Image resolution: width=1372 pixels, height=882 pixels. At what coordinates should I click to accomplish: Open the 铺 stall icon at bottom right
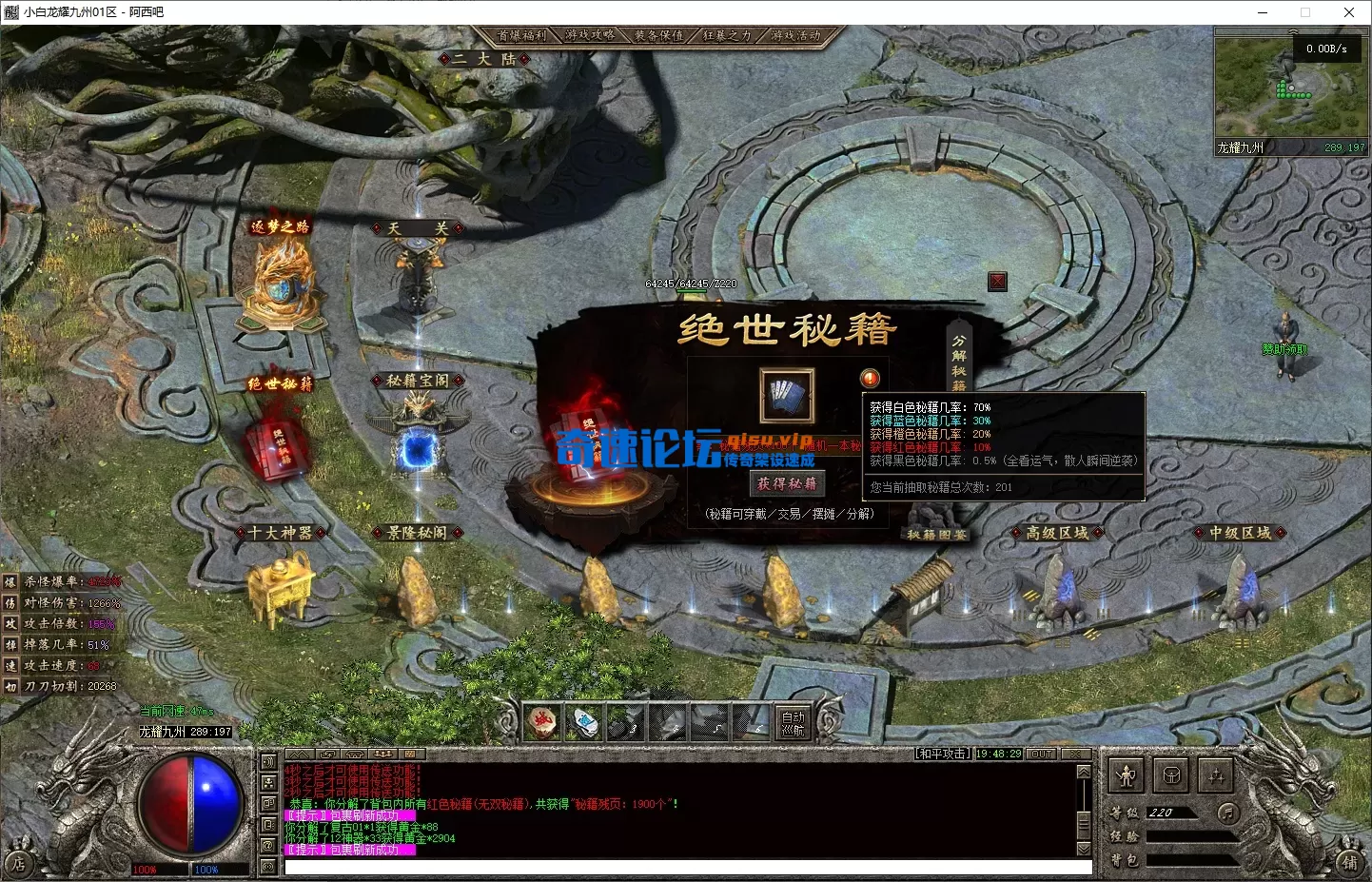[x=1348, y=863]
